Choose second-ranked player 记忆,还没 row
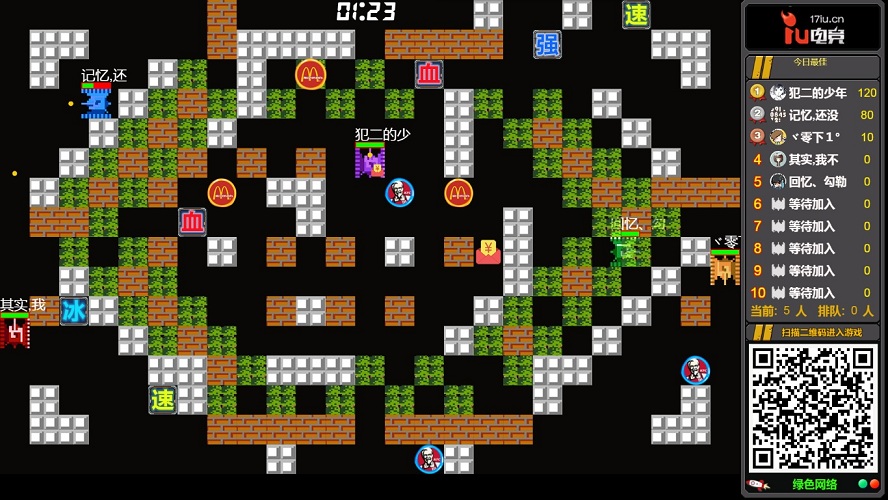The image size is (888, 500). click(813, 115)
